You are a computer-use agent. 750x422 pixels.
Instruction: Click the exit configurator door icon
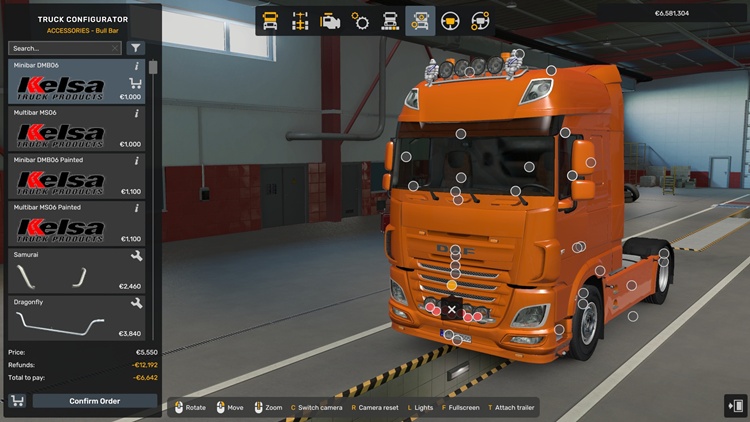click(735, 404)
